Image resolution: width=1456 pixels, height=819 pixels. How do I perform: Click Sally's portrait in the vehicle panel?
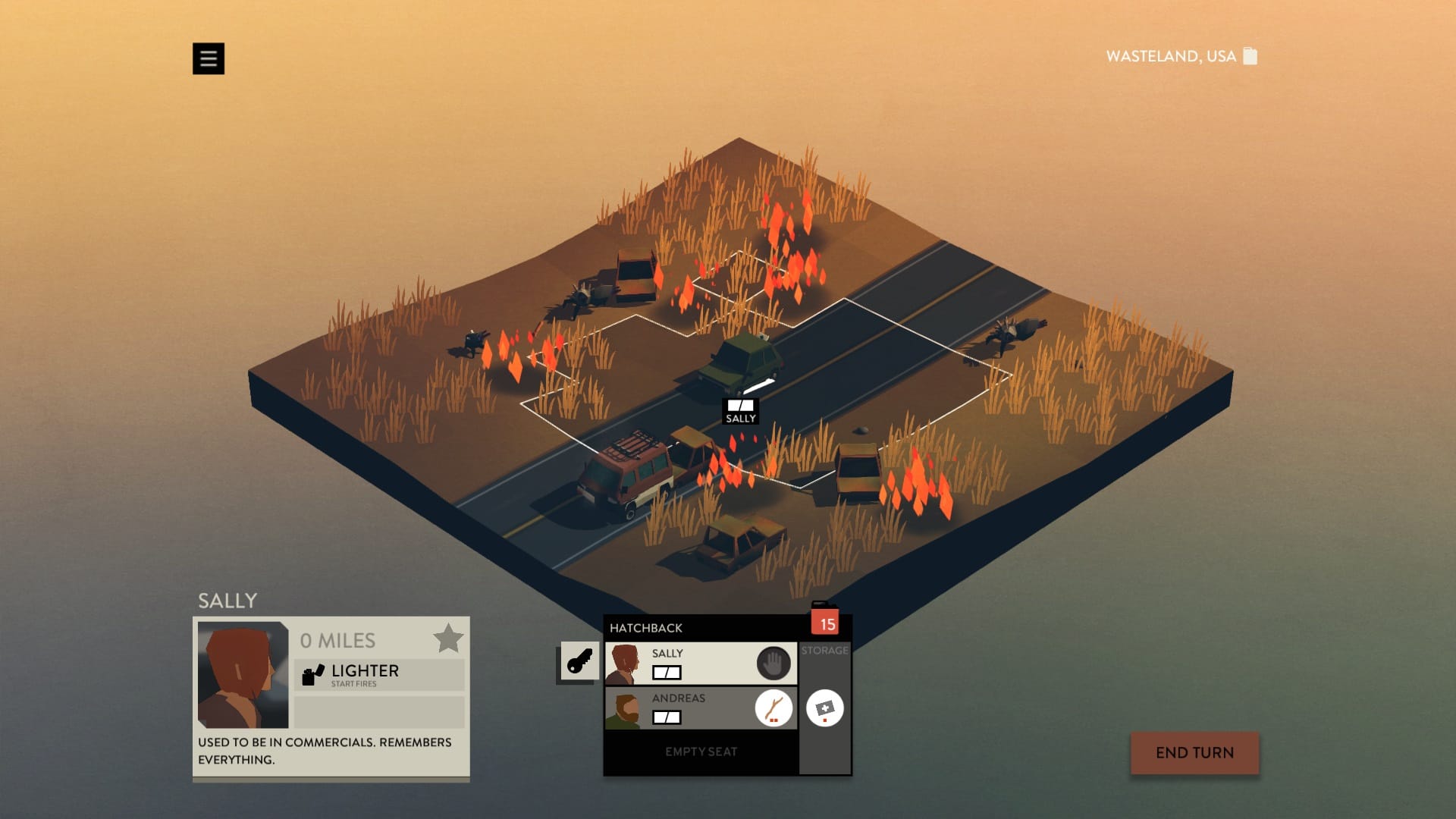click(x=624, y=663)
